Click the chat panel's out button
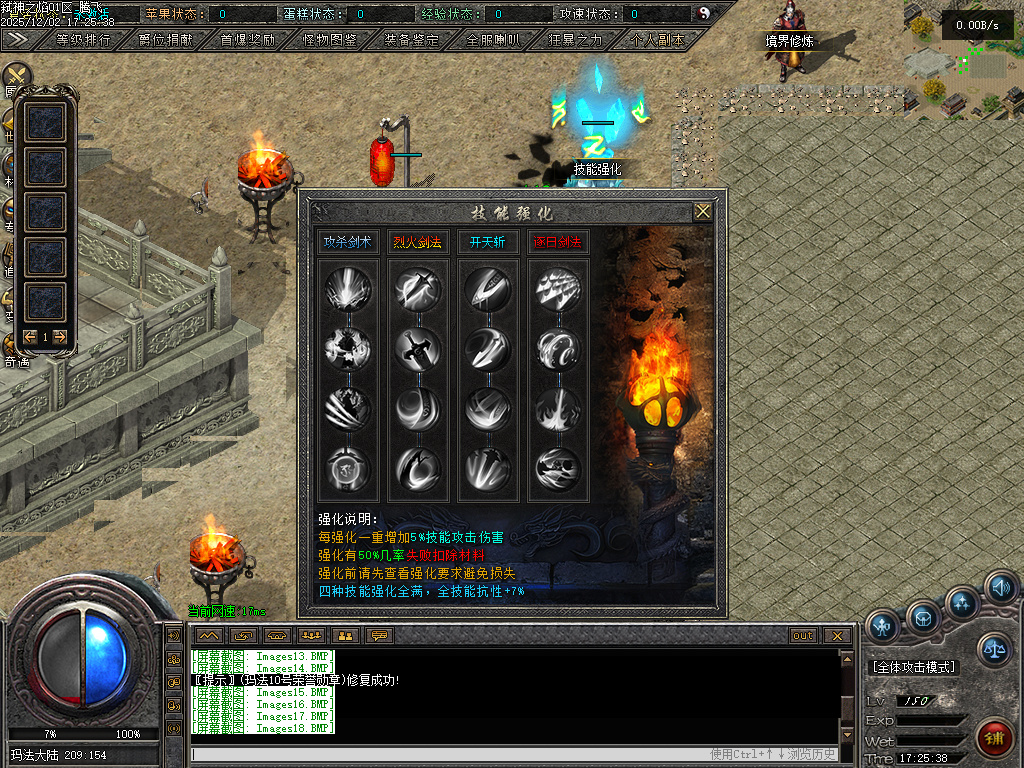Viewport: 1024px width, 768px height. tap(803, 636)
